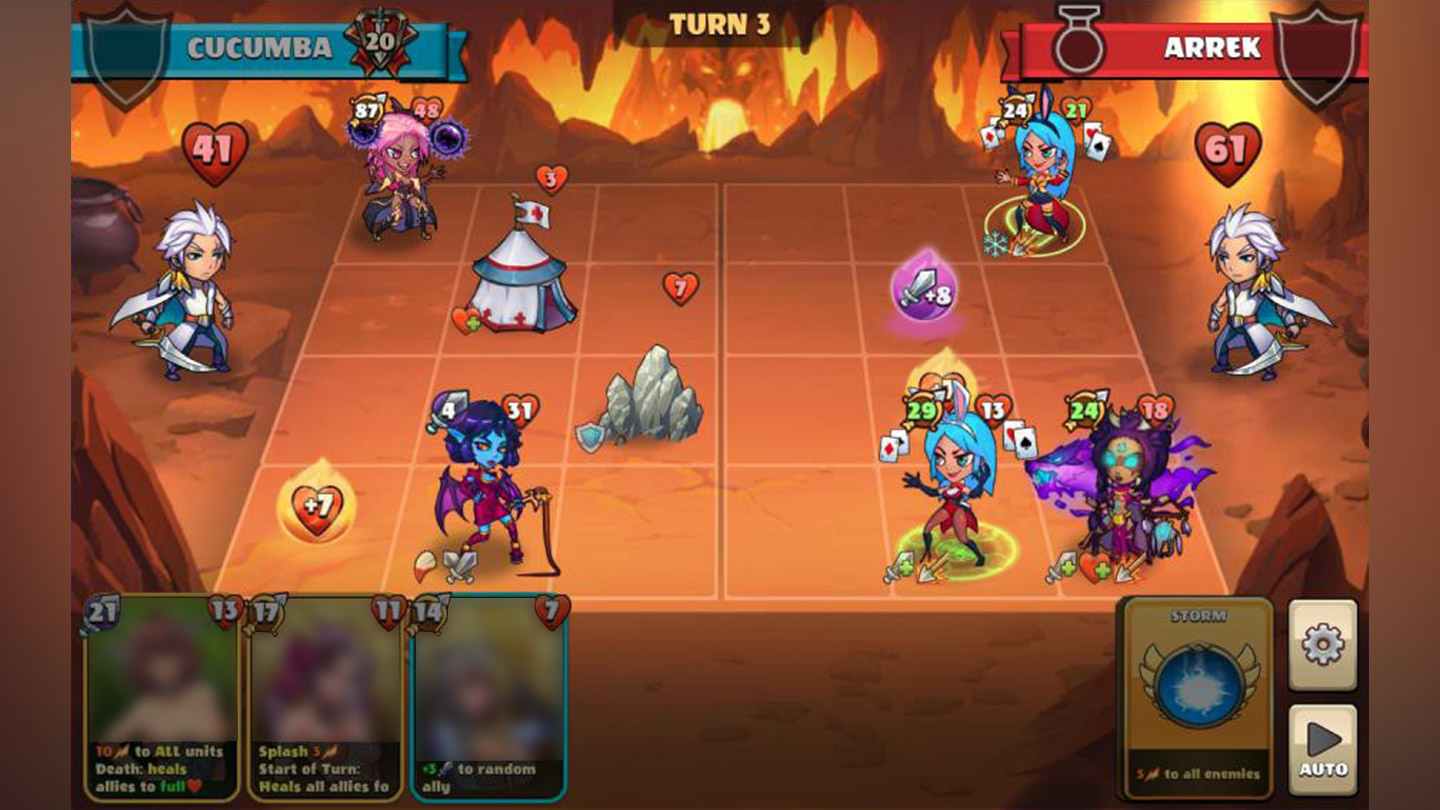Activate the Storm spell card
Image resolution: width=1440 pixels, height=810 pixels.
(1198, 697)
